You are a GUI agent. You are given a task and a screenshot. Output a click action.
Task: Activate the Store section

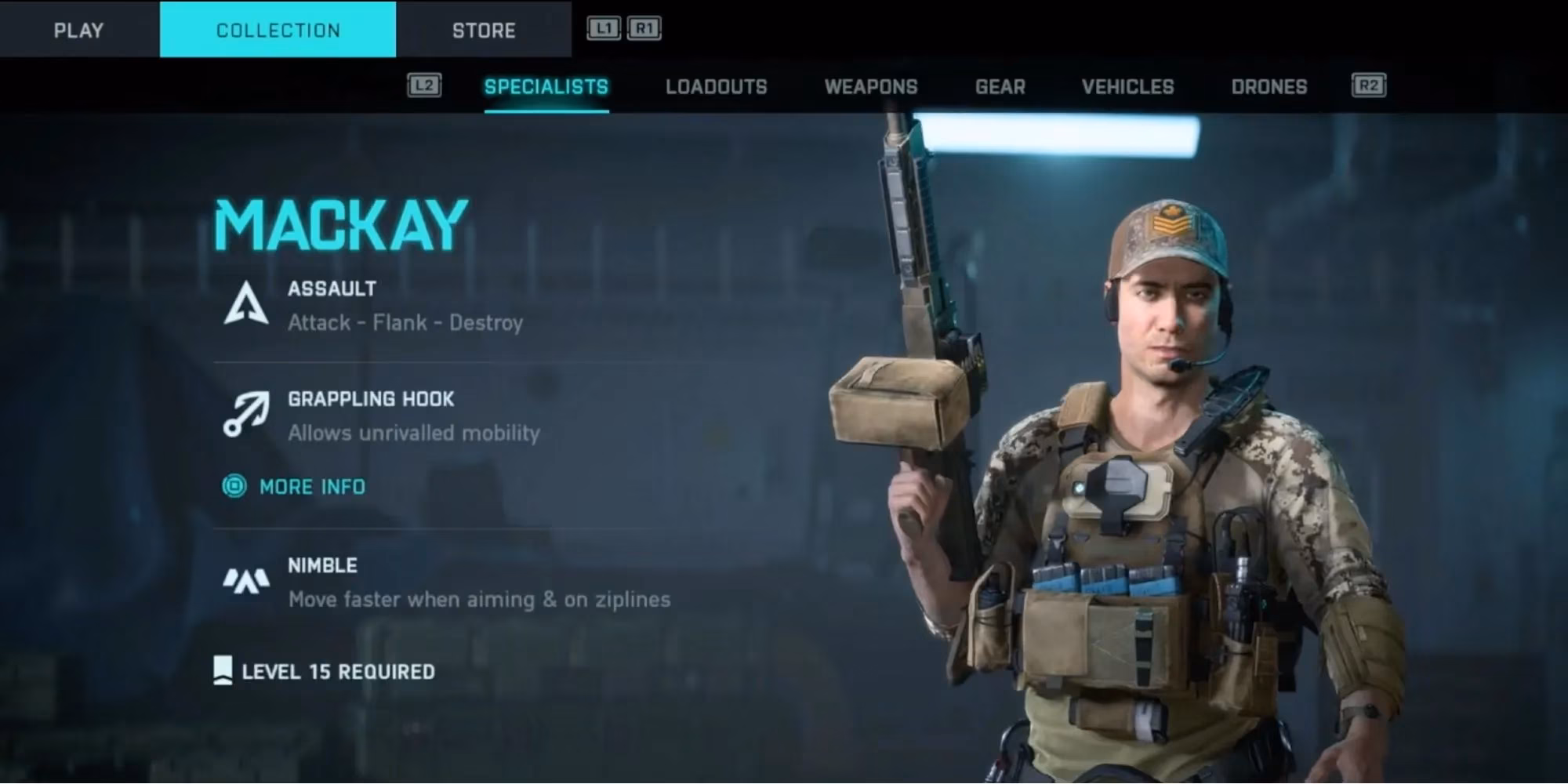click(484, 30)
